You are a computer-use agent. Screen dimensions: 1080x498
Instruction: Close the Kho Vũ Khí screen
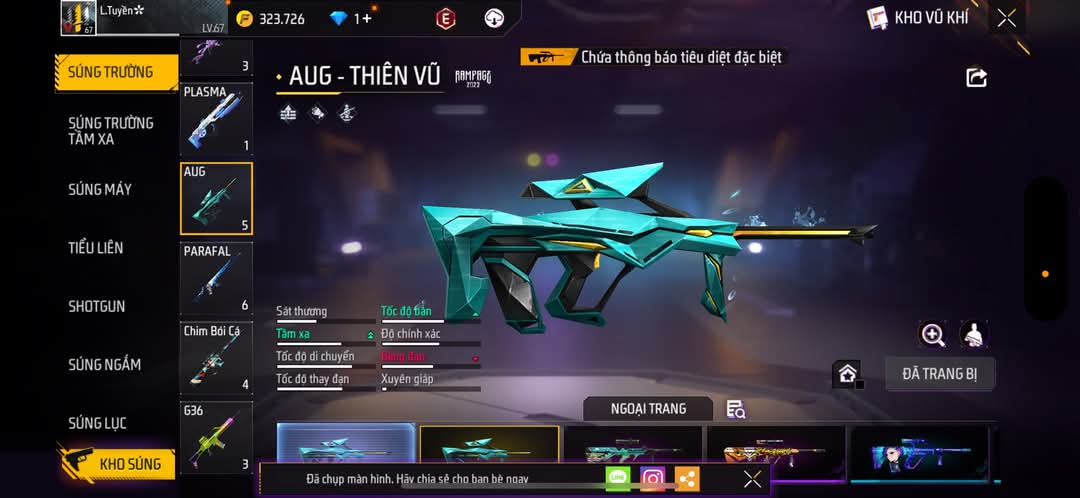pos(1006,18)
